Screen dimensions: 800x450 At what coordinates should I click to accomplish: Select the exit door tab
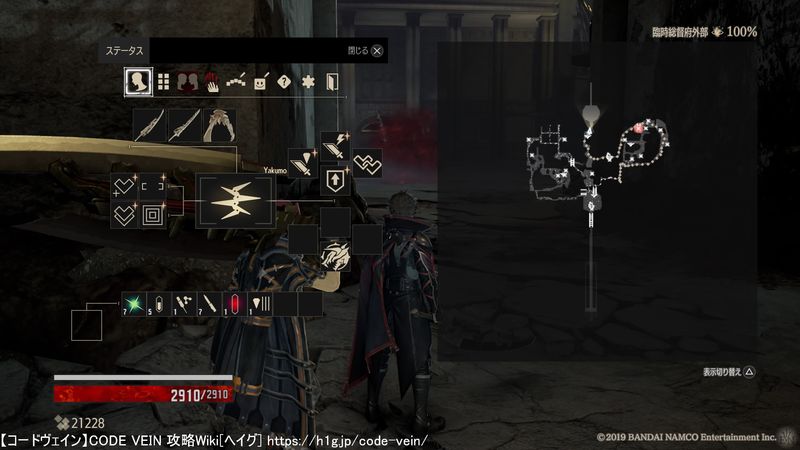332,82
